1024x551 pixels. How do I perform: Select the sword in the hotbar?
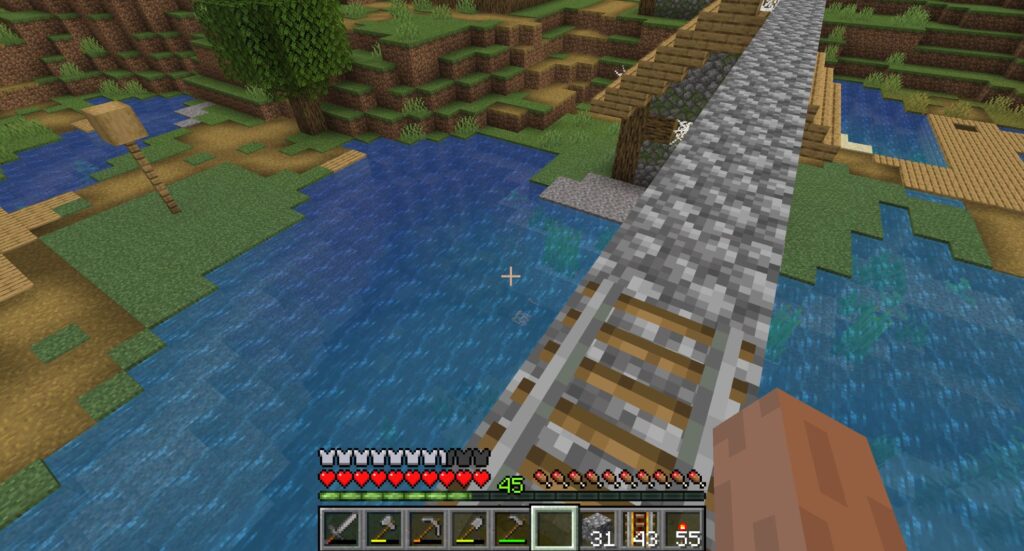[x=341, y=527]
